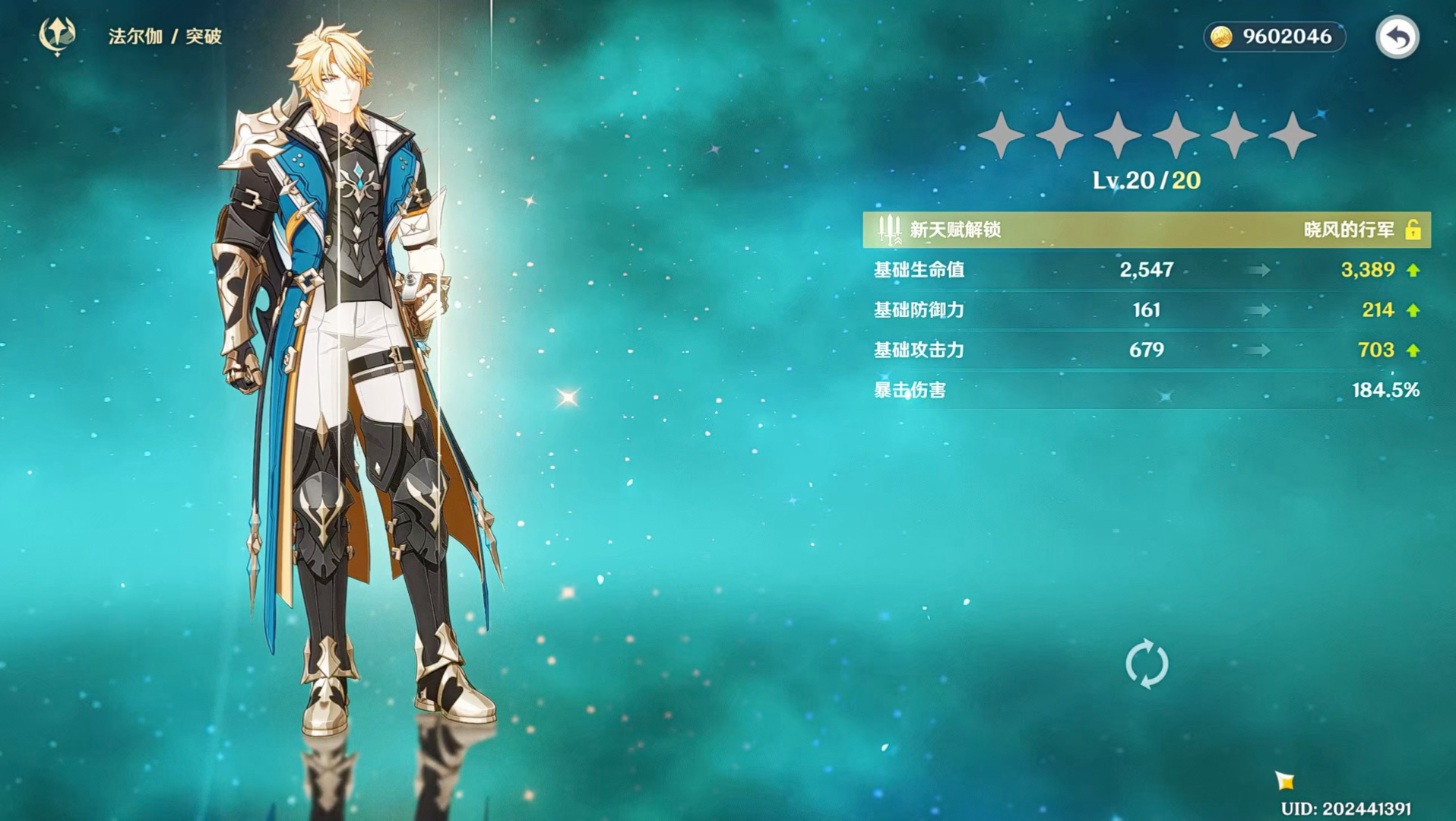Open the character emblem icon menu
This screenshot has width=1456, height=821.
click(x=57, y=36)
